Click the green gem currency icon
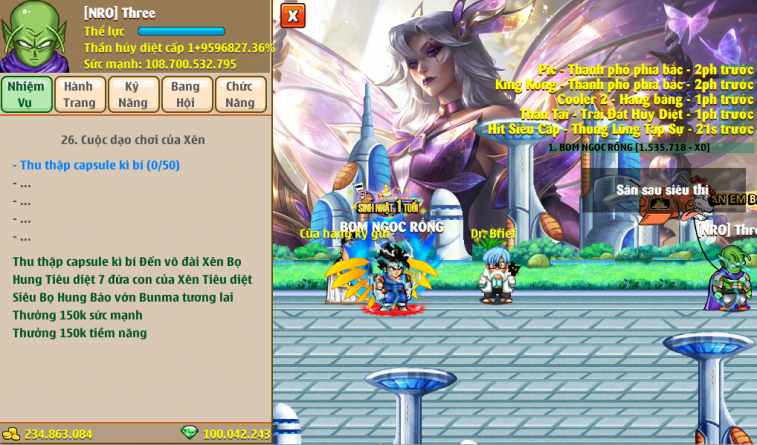757x445 pixels. 189,433
